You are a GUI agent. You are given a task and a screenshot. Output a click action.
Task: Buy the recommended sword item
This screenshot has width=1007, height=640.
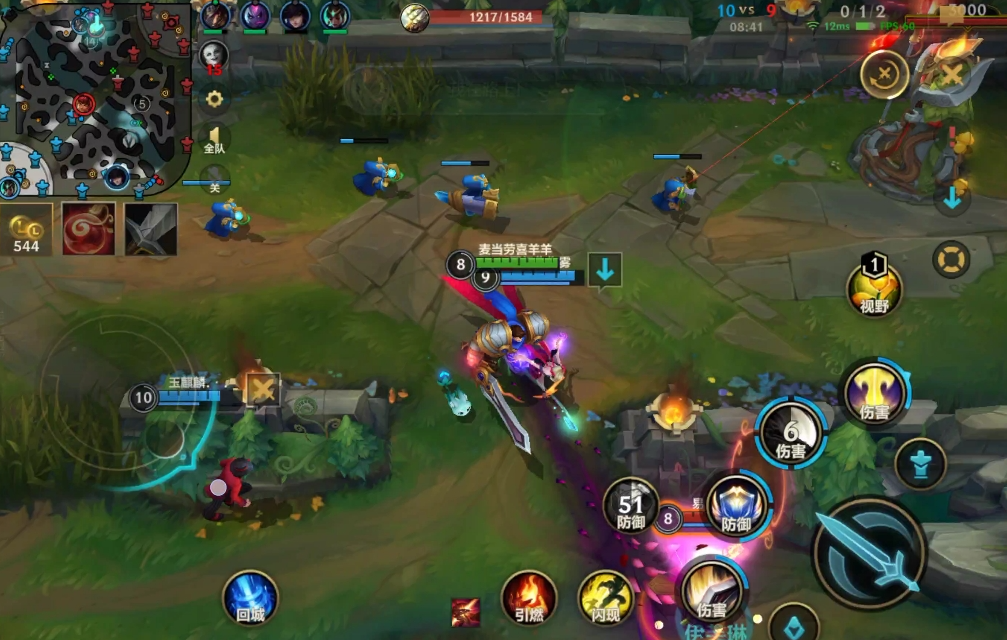click(x=151, y=229)
